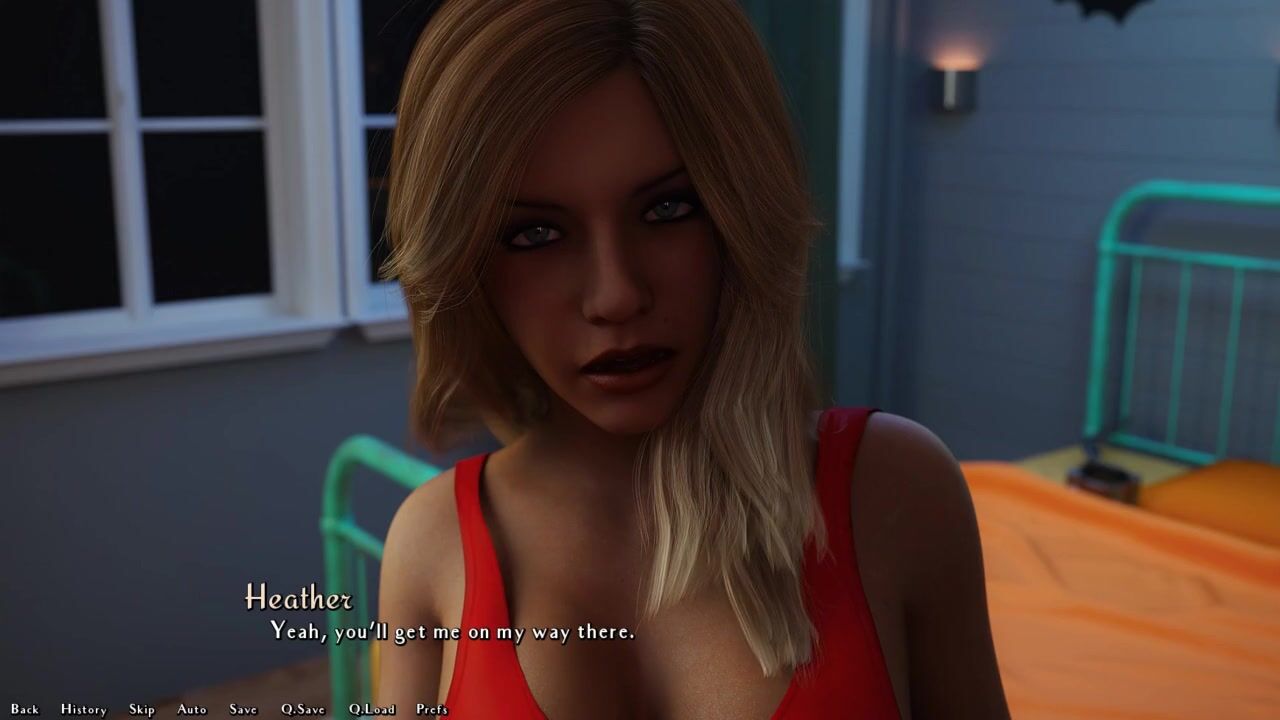Open the dialogue History log
The image size is (1280, 720).
[84, 709]
